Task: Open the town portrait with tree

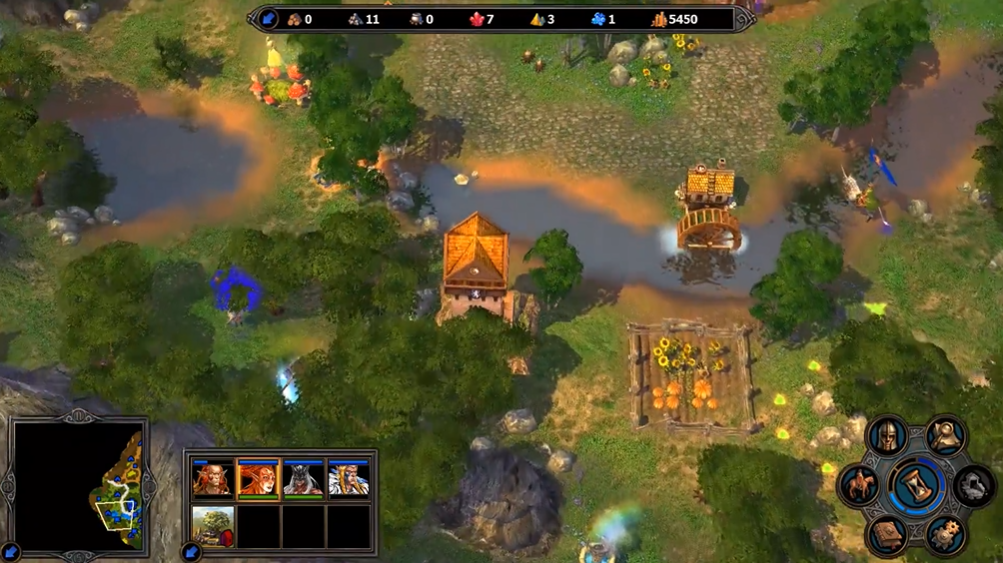Action: (213, 526)
